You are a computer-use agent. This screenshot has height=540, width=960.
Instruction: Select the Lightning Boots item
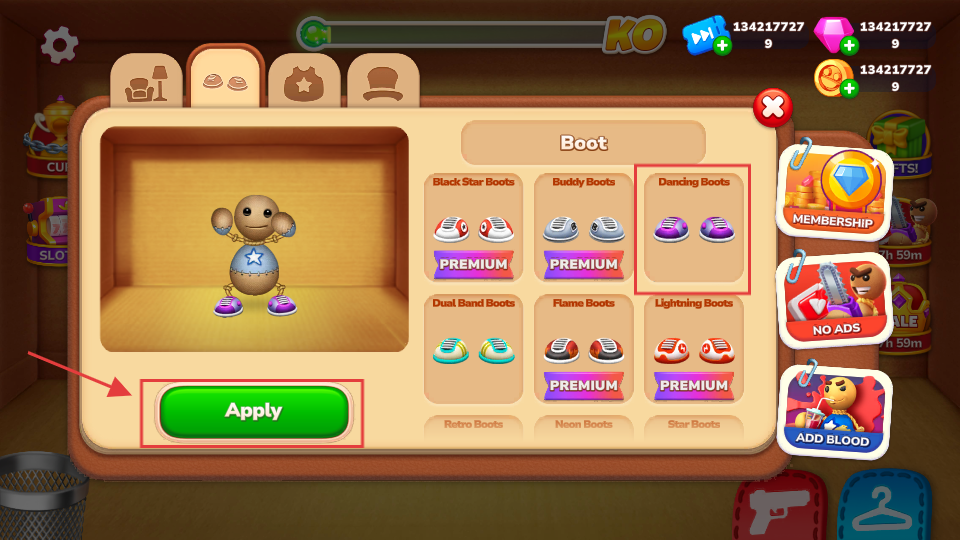click(693, 349)
